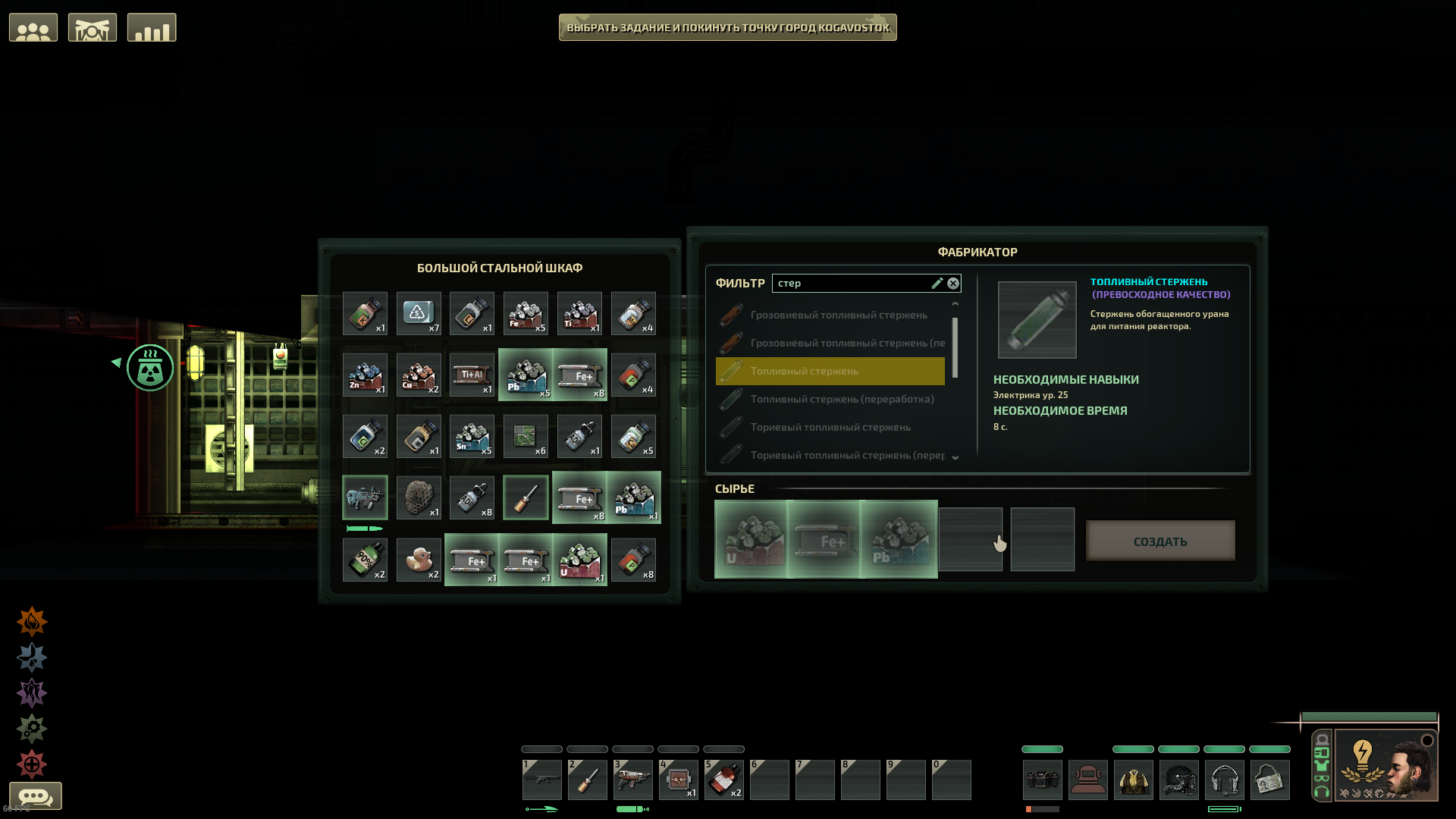Click the mission select and leave Kogavostok button
The height and width of the screenshot is (819, 1456).
point(727,27)
